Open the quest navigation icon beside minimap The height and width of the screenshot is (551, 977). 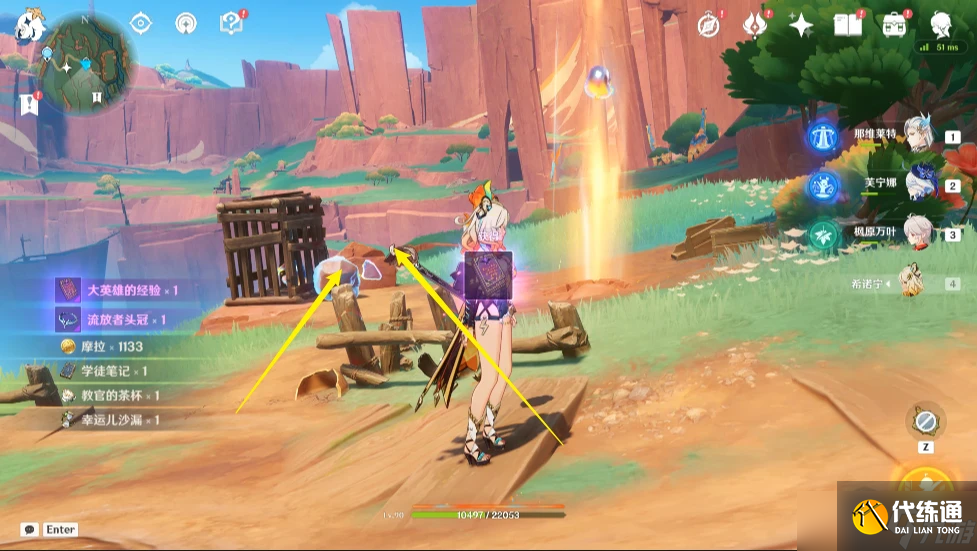pyautogui.click(x=27, y=102)
